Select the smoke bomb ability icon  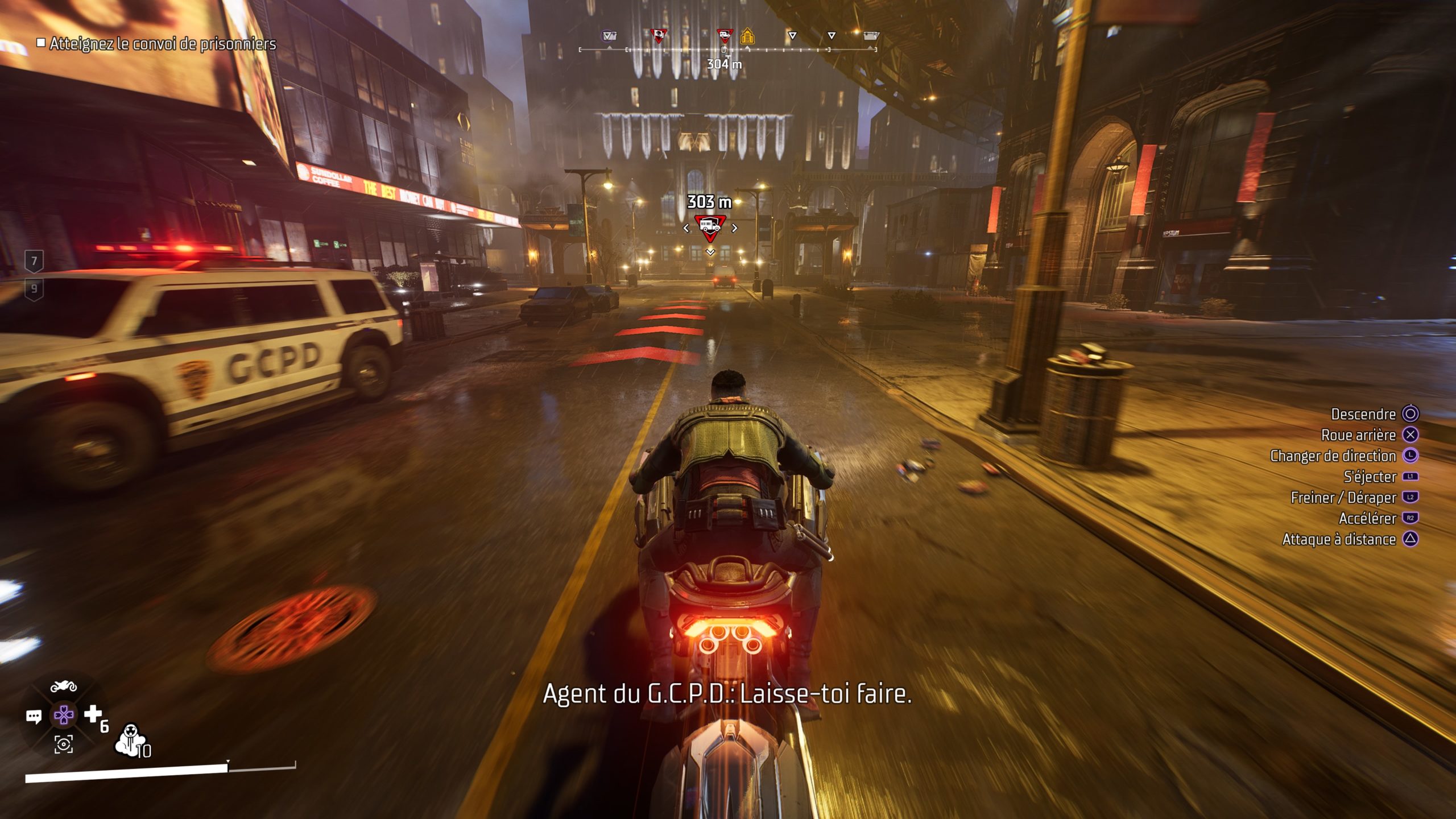[130, 740]
